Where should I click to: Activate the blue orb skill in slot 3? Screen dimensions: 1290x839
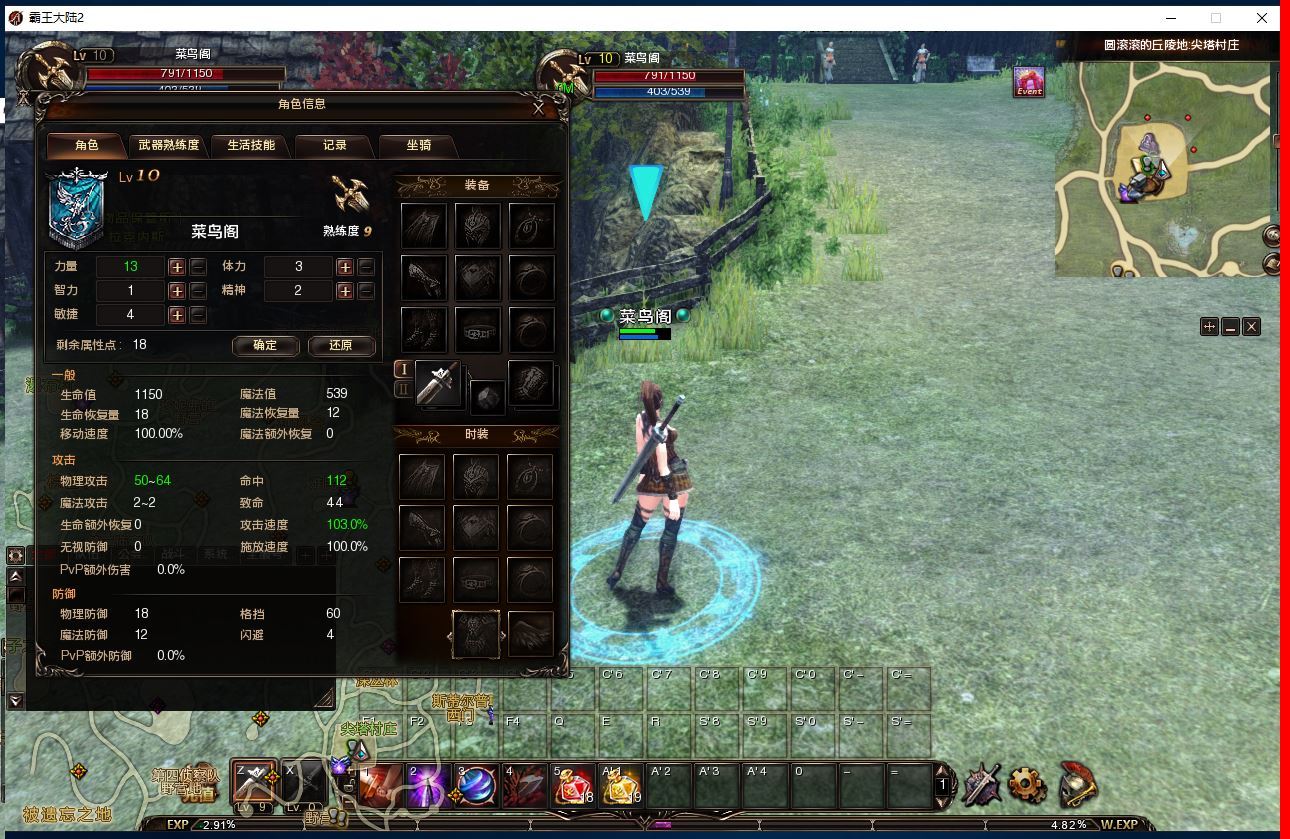[477, 786]
